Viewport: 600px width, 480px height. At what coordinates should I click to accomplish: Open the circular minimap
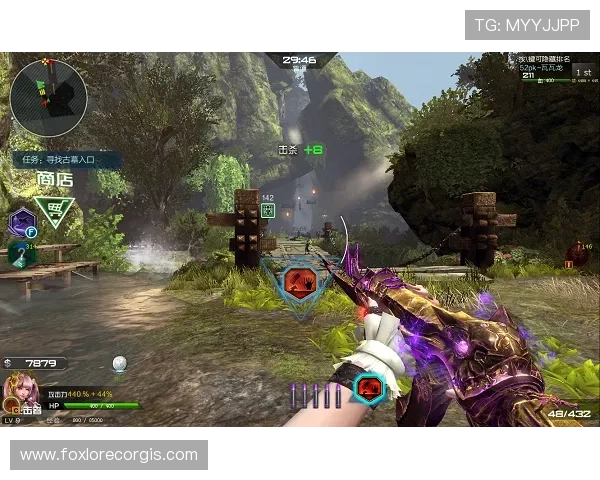coord(48,98)
